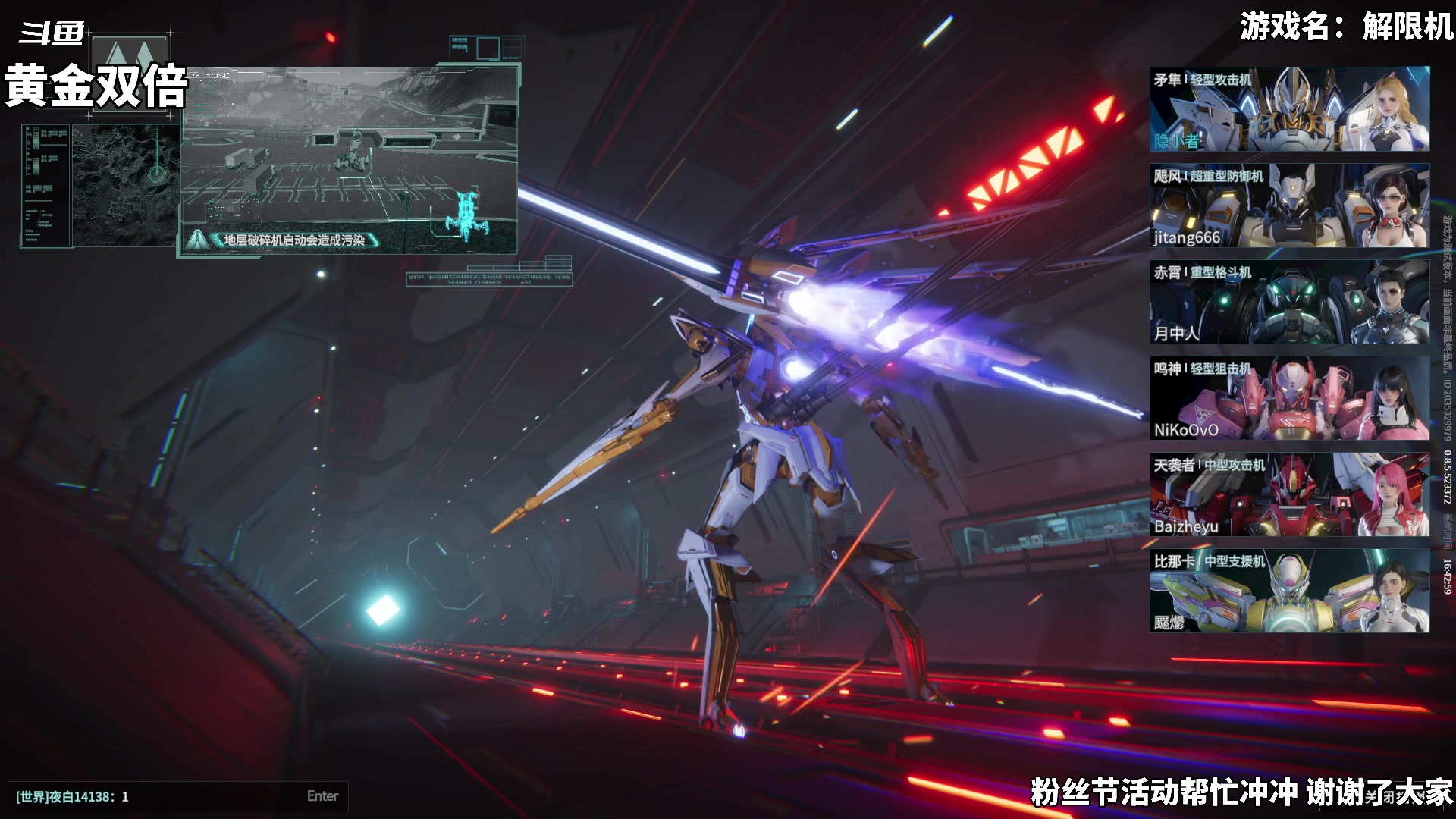Pick the 赤霄 heavy brawler mech card

coord(1289,302)
